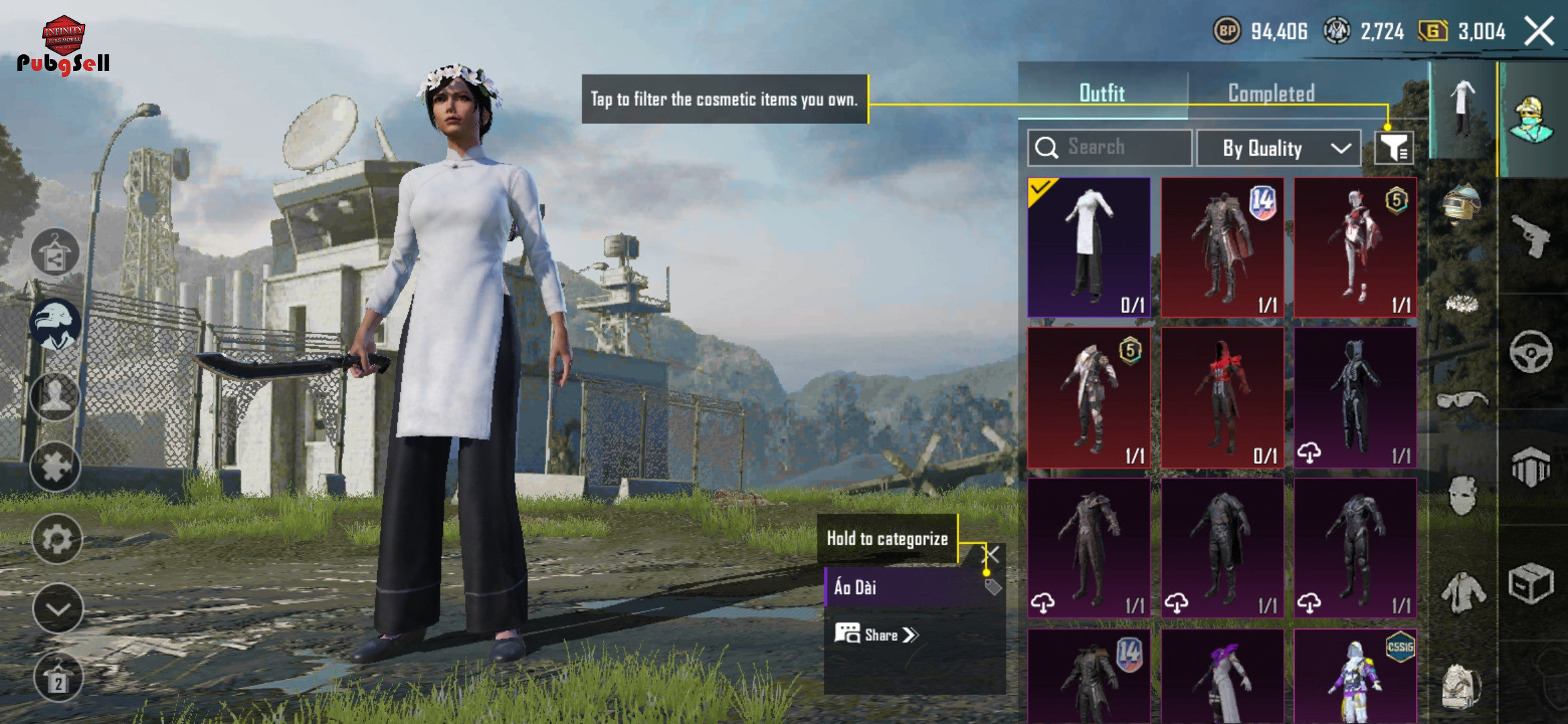Image resolution: width=1568 pixels, height=724 pixels.
Task: Open the backpack category
Action: (1461, 685)
